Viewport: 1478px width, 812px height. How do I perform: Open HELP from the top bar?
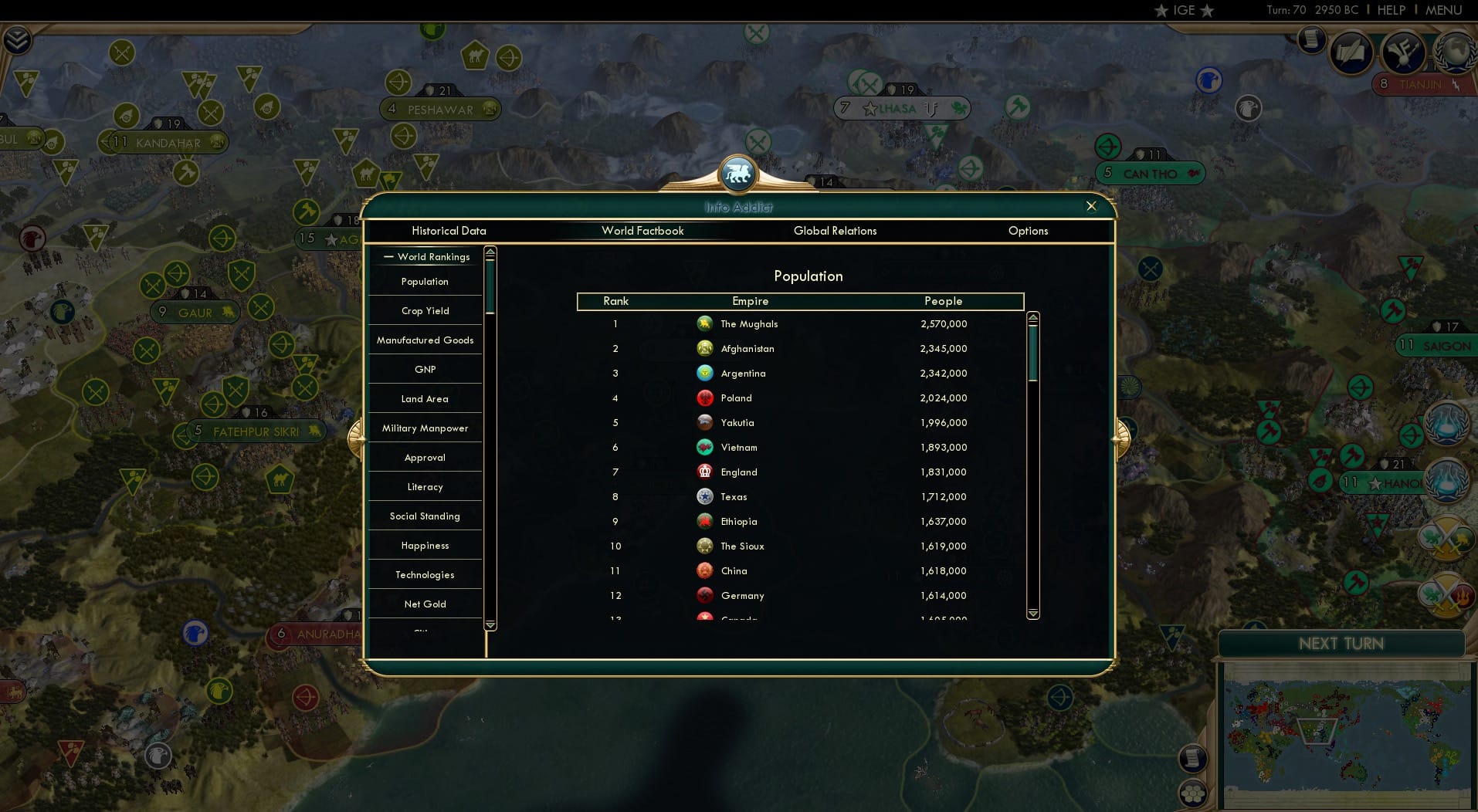click(1390, 10)
